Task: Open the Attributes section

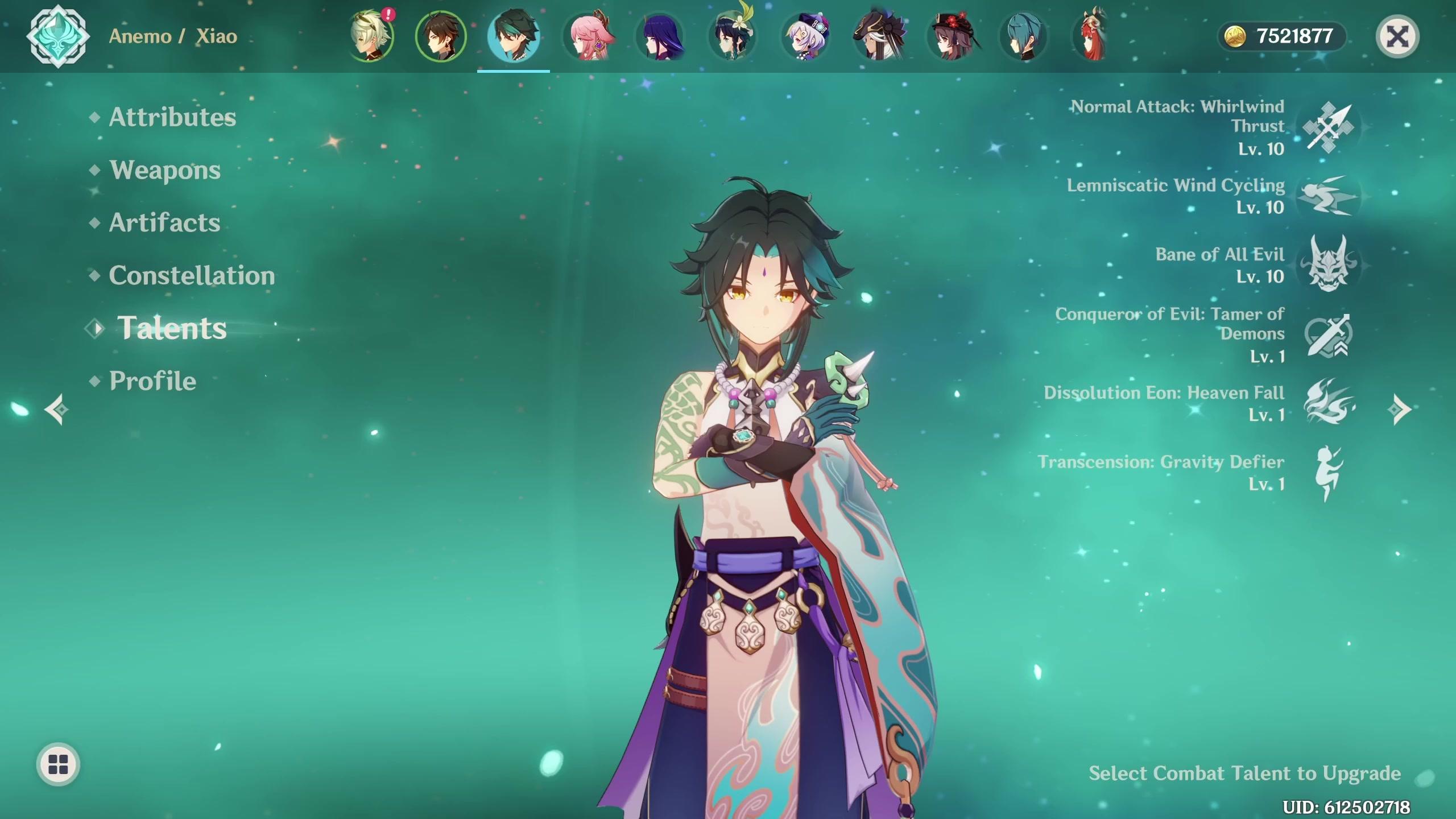Action: 172,117
